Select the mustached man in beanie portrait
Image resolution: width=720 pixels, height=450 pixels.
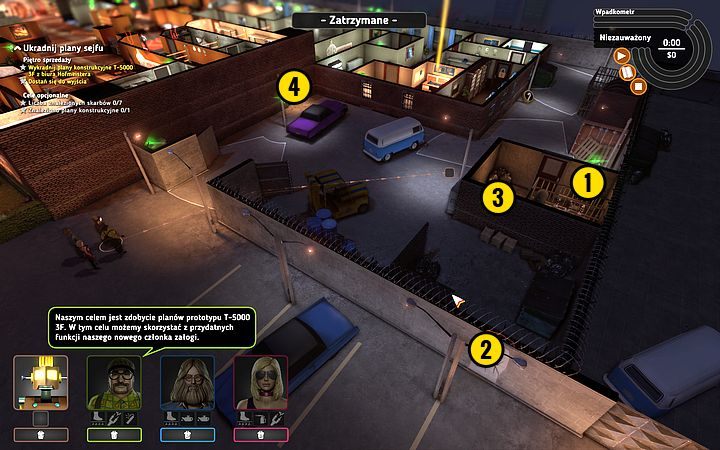coord(114,381)
